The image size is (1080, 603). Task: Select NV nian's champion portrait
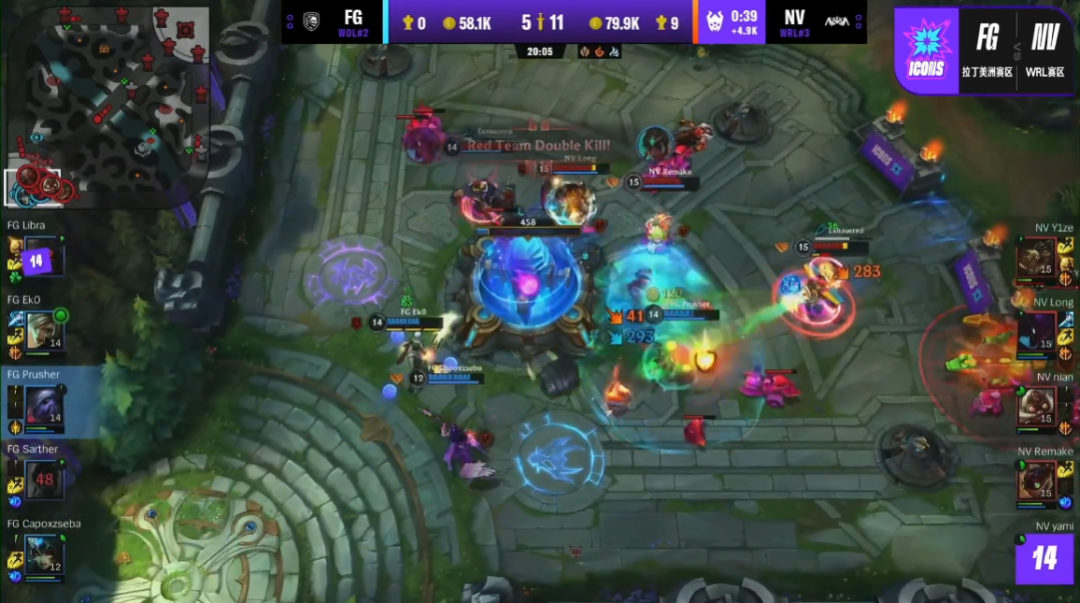[x=1036, y=407]
